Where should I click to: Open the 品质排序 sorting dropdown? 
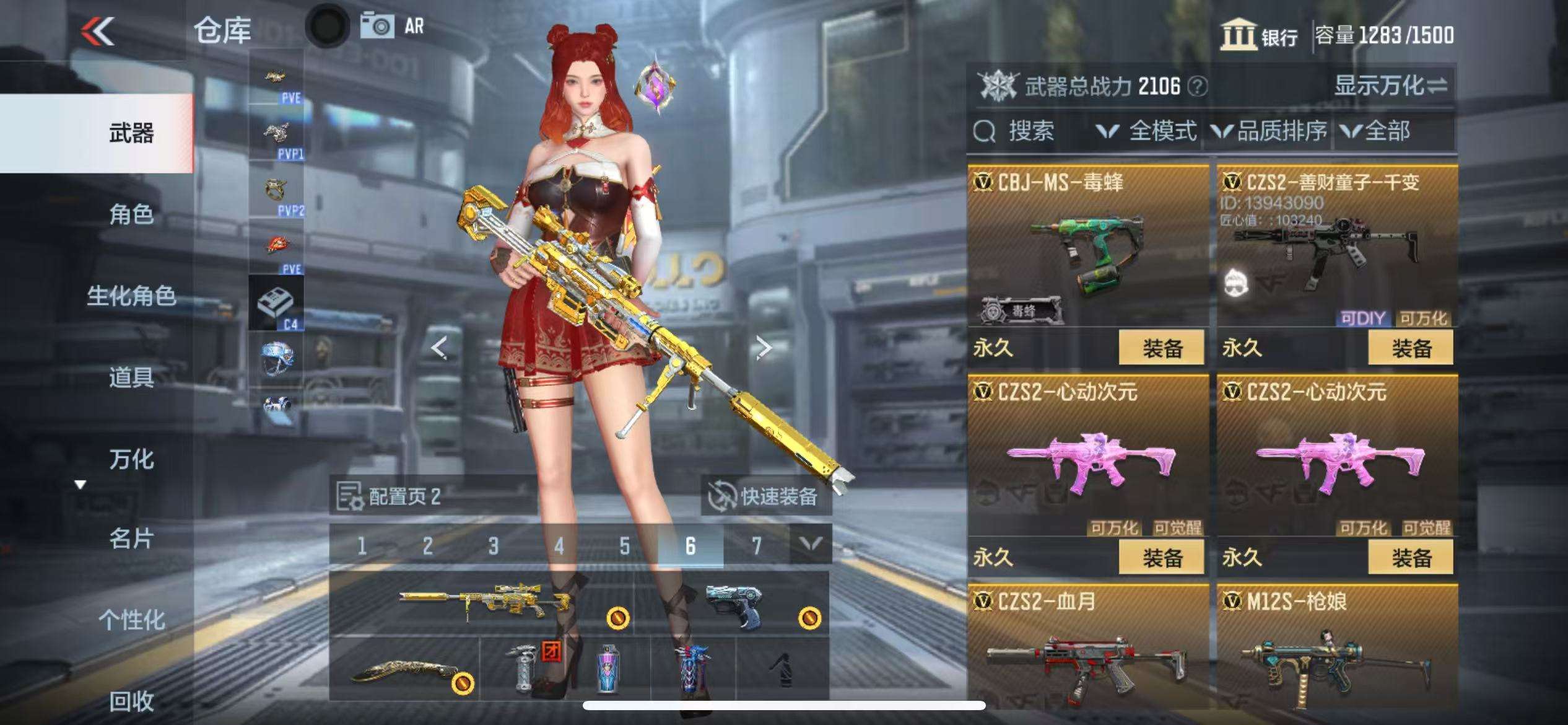coord(1270,131)
